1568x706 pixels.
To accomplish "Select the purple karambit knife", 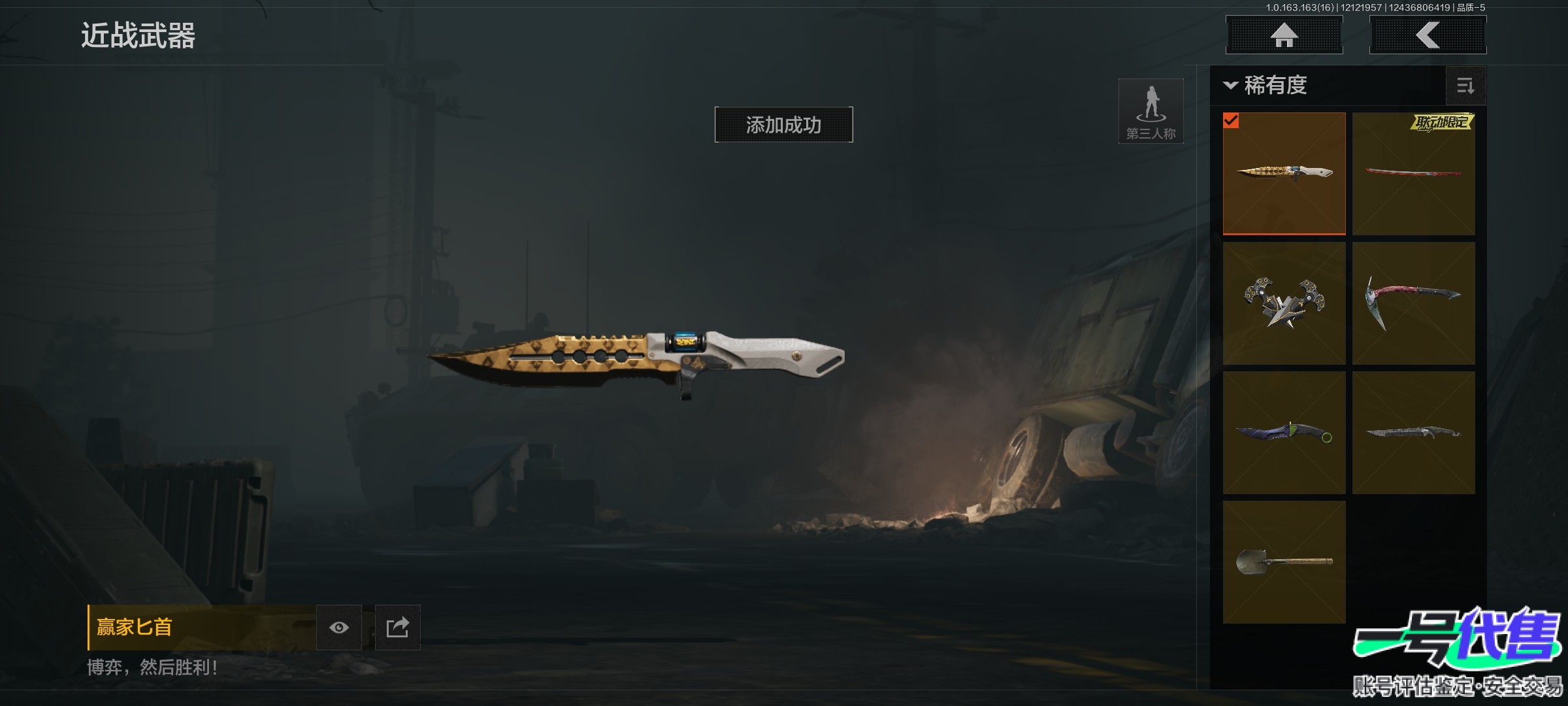I will point(1284,433).
